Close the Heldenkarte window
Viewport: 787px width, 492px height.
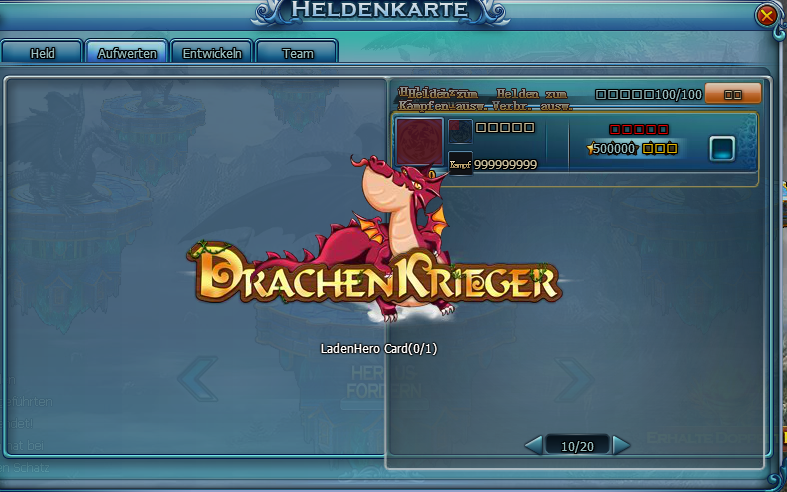pos(767,15)
